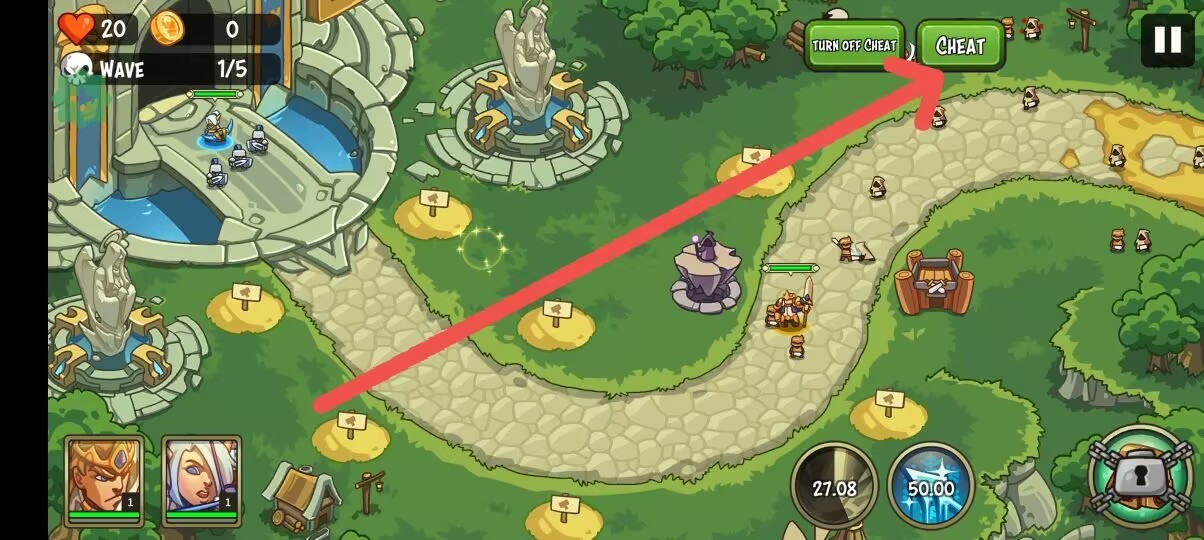
Task: Activate the blue ice ability showing 50.00
Action: point(930,487)
